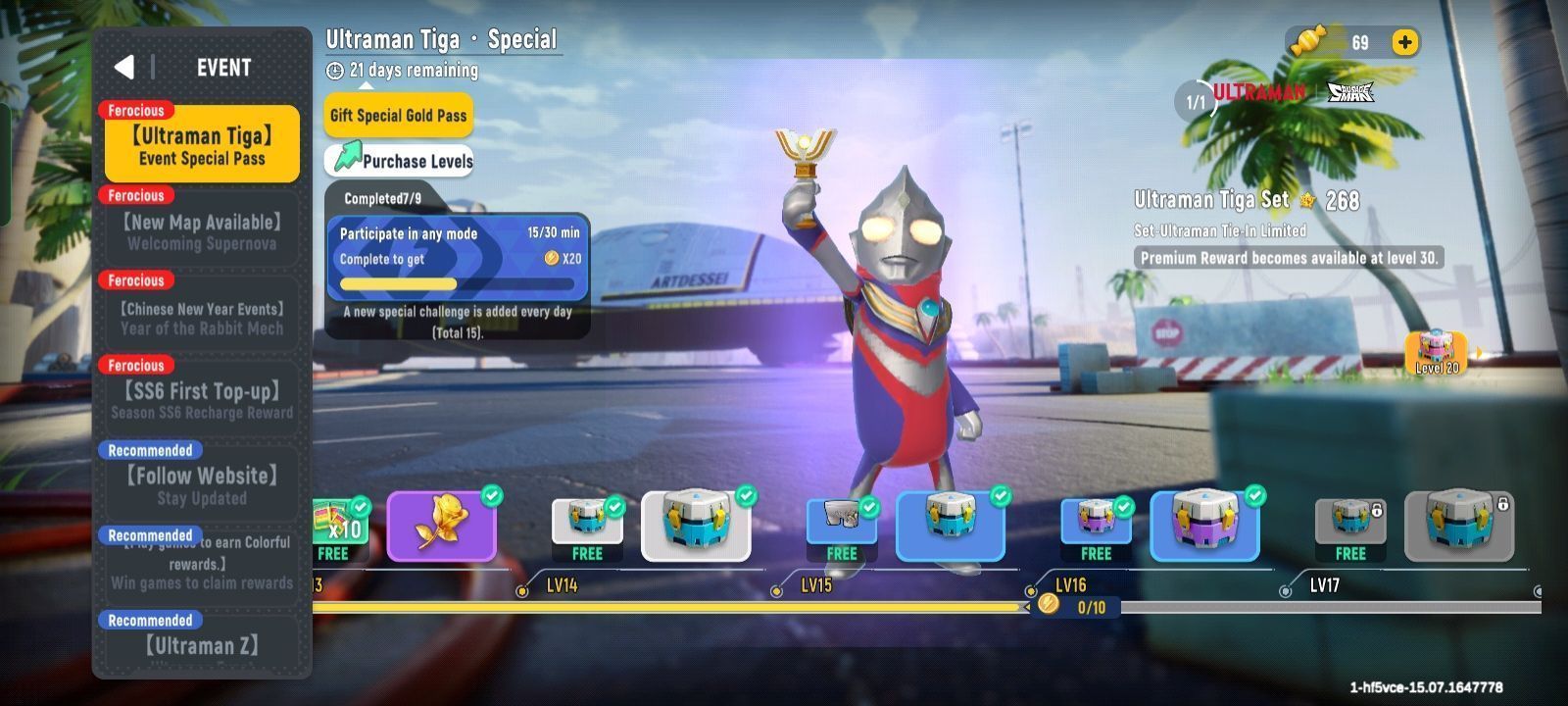The height and width of the screenshot is (706, 1568).
Task: Claim the free LV17 locked chest
Action: [1349, 528]
